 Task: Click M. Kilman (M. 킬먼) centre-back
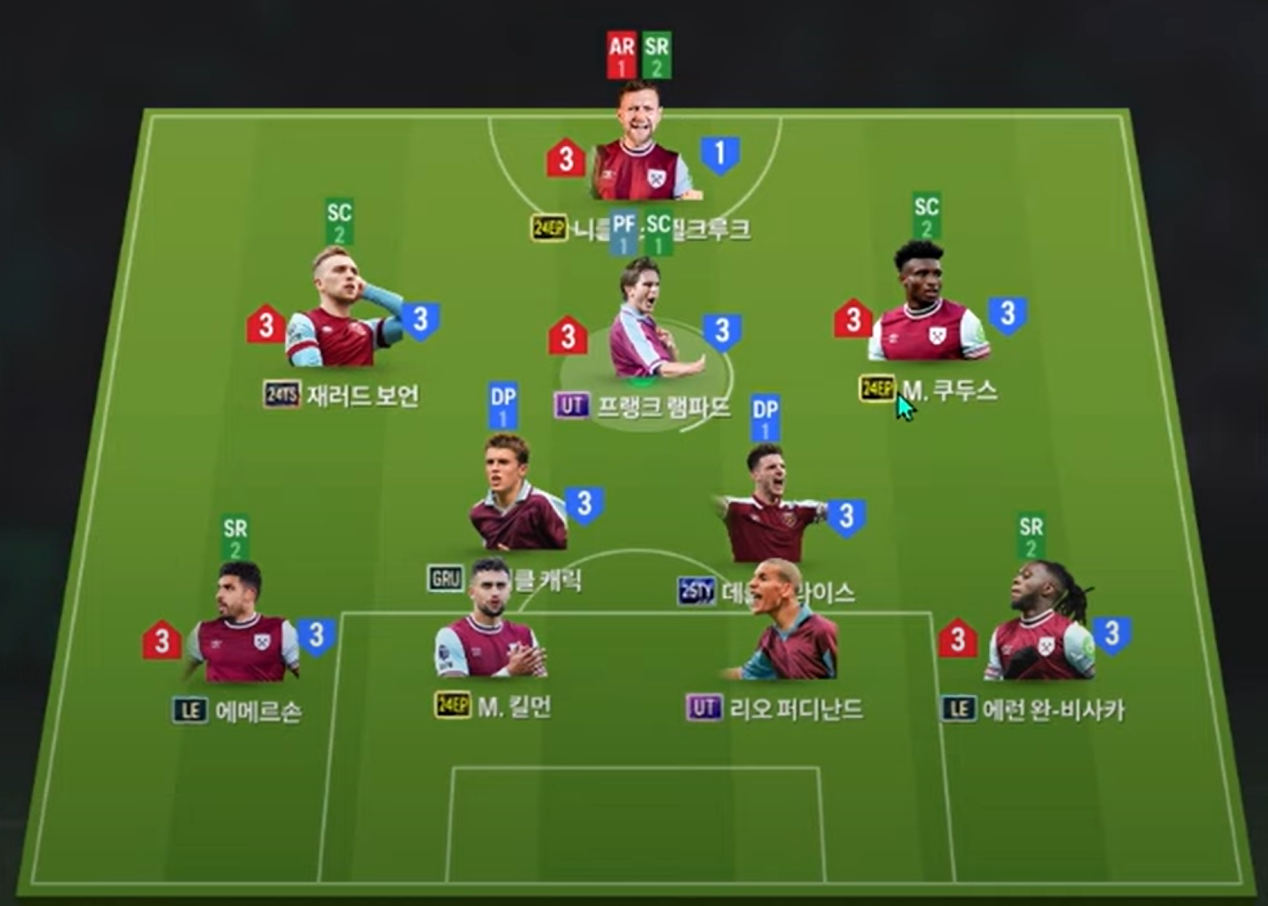(x=489, y=627)
